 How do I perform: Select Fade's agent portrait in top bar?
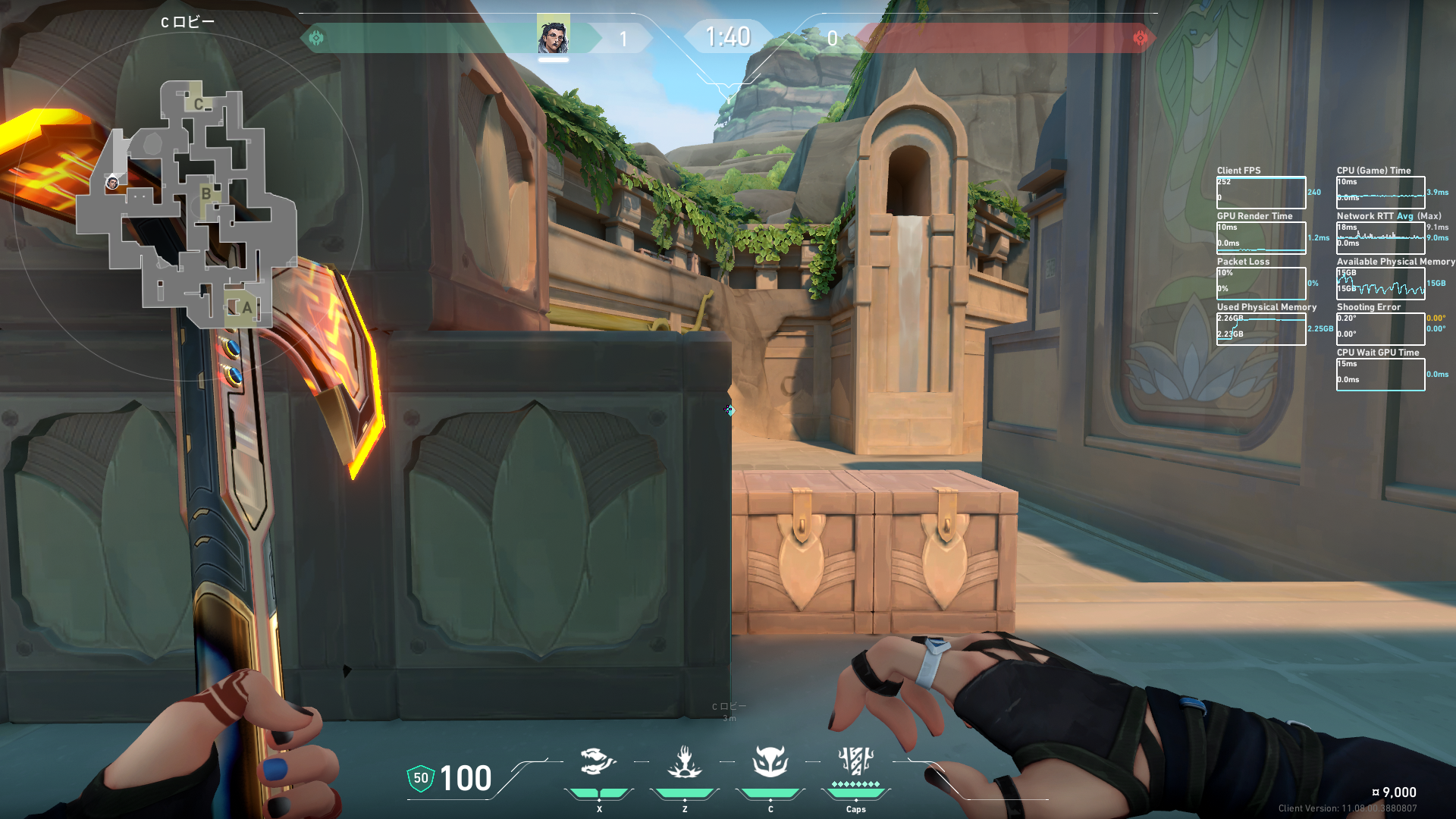(553, 36)
